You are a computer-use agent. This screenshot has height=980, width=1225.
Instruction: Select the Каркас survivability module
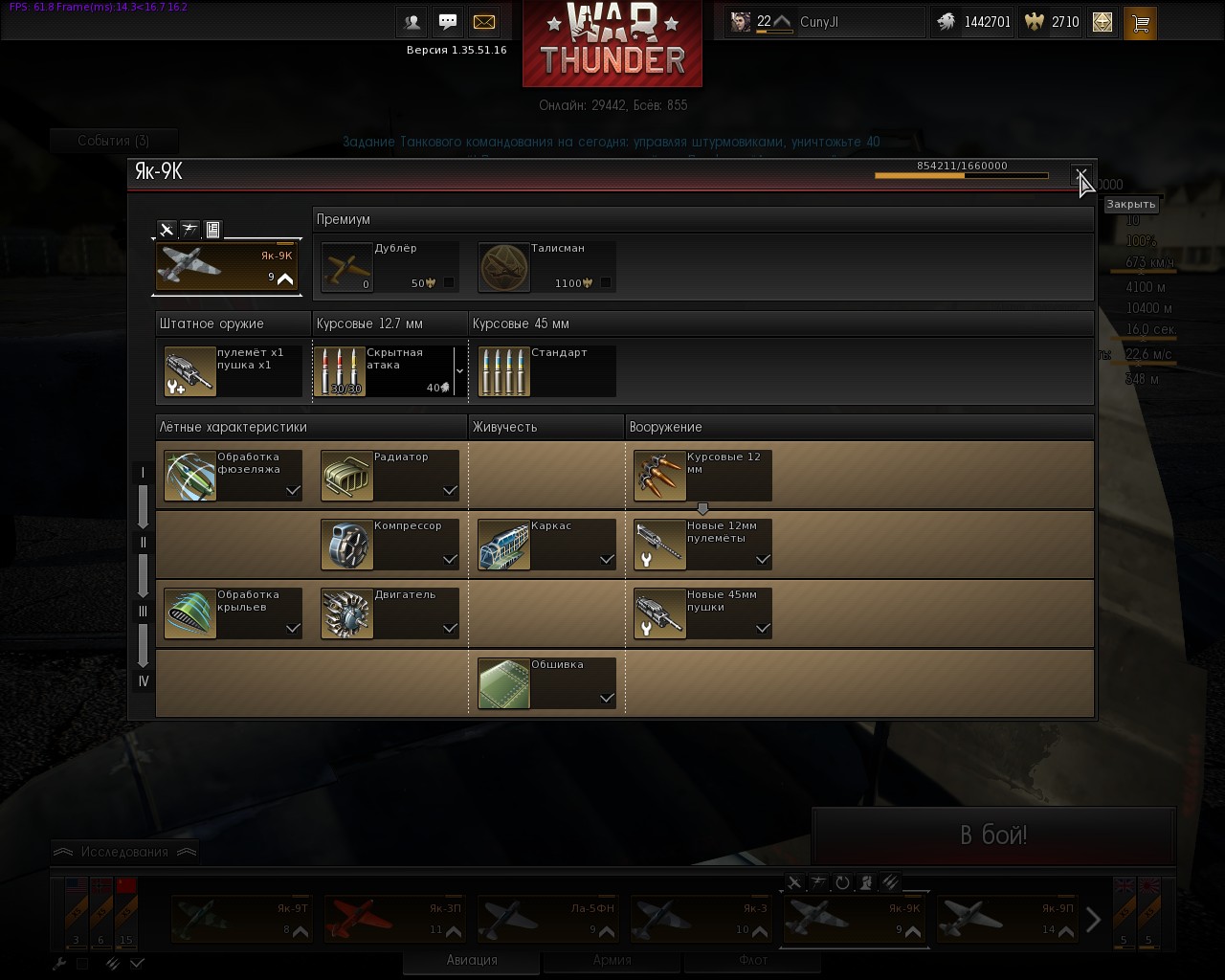[546, 545]
